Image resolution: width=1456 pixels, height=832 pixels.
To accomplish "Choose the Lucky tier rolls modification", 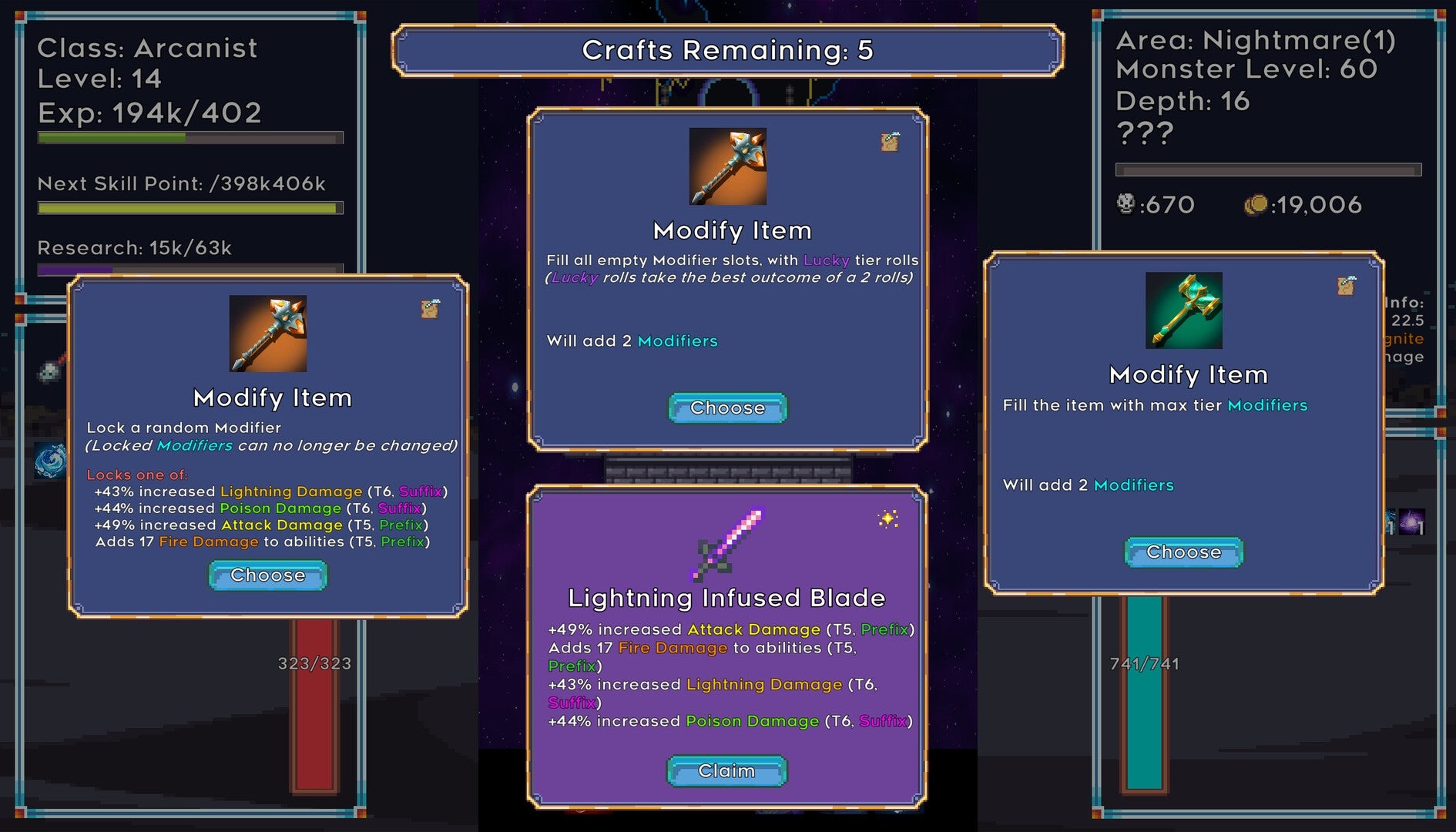I will tap(725, 408).
